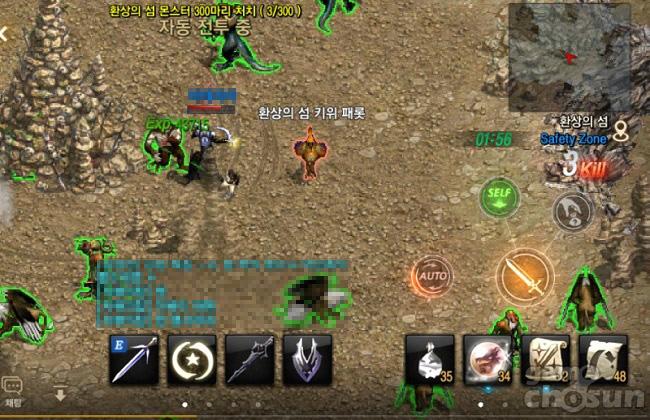Click the back arrow at screen edge
This screenshot has width=650, height=420.
coord(4,33)
